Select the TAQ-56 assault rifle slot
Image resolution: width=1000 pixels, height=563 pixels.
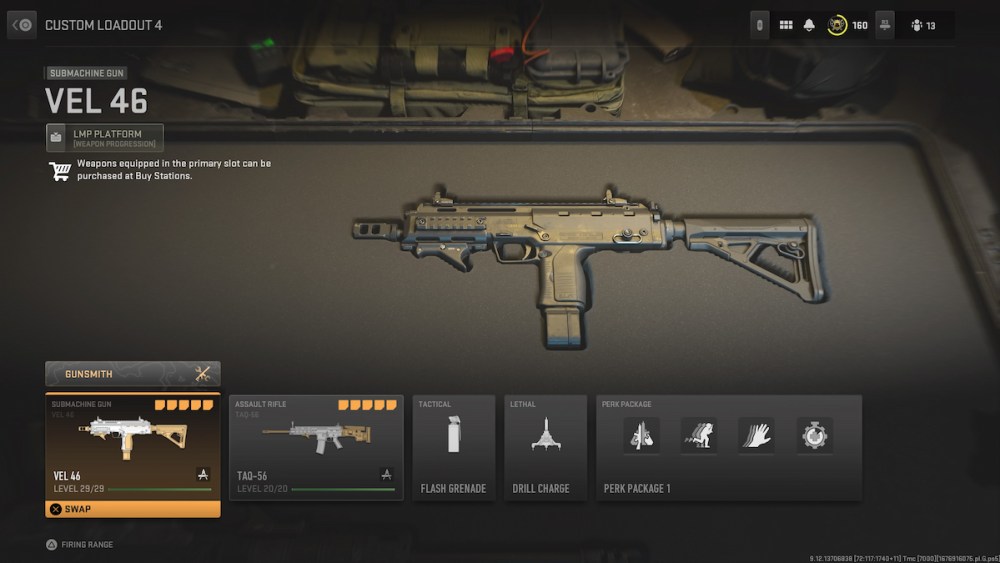tap(316, 447)
